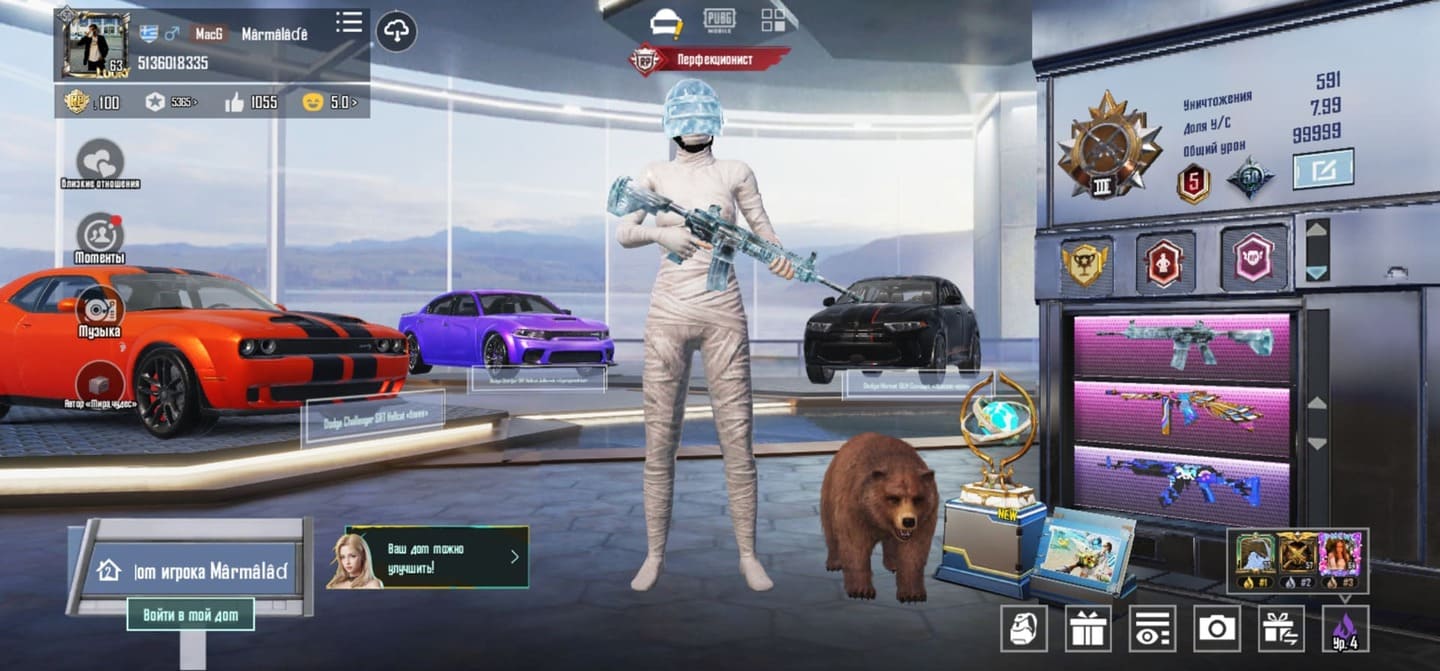
Task: Click the edit stats button
Action: 1323,169
